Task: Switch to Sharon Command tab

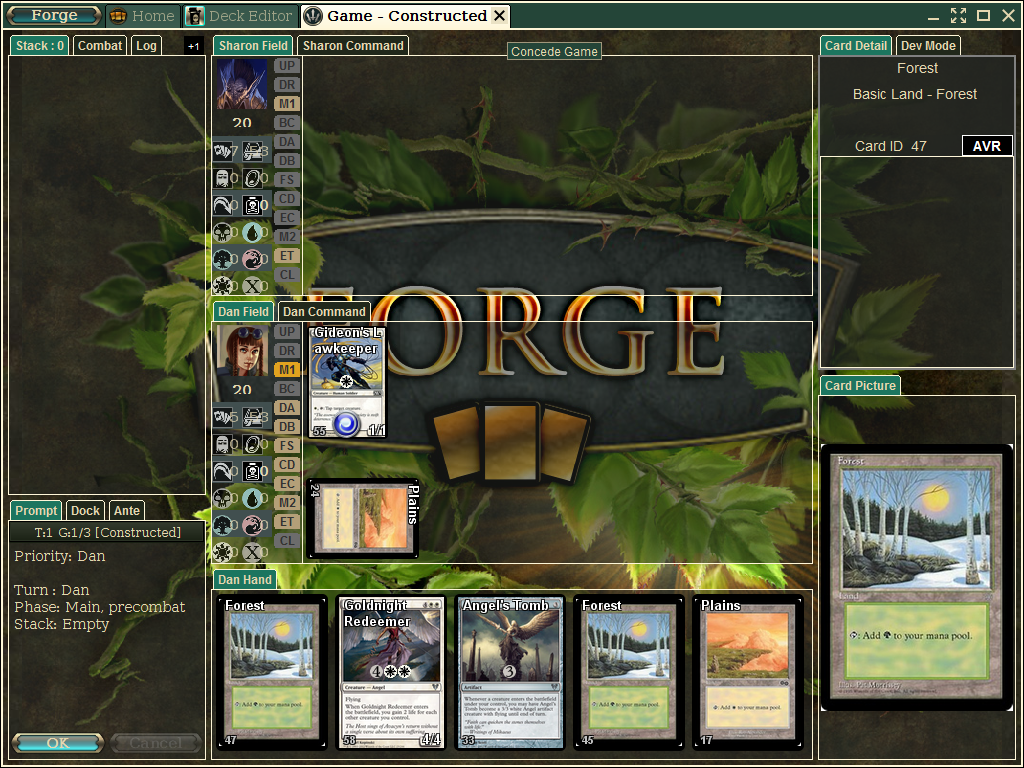Action: 353,45
